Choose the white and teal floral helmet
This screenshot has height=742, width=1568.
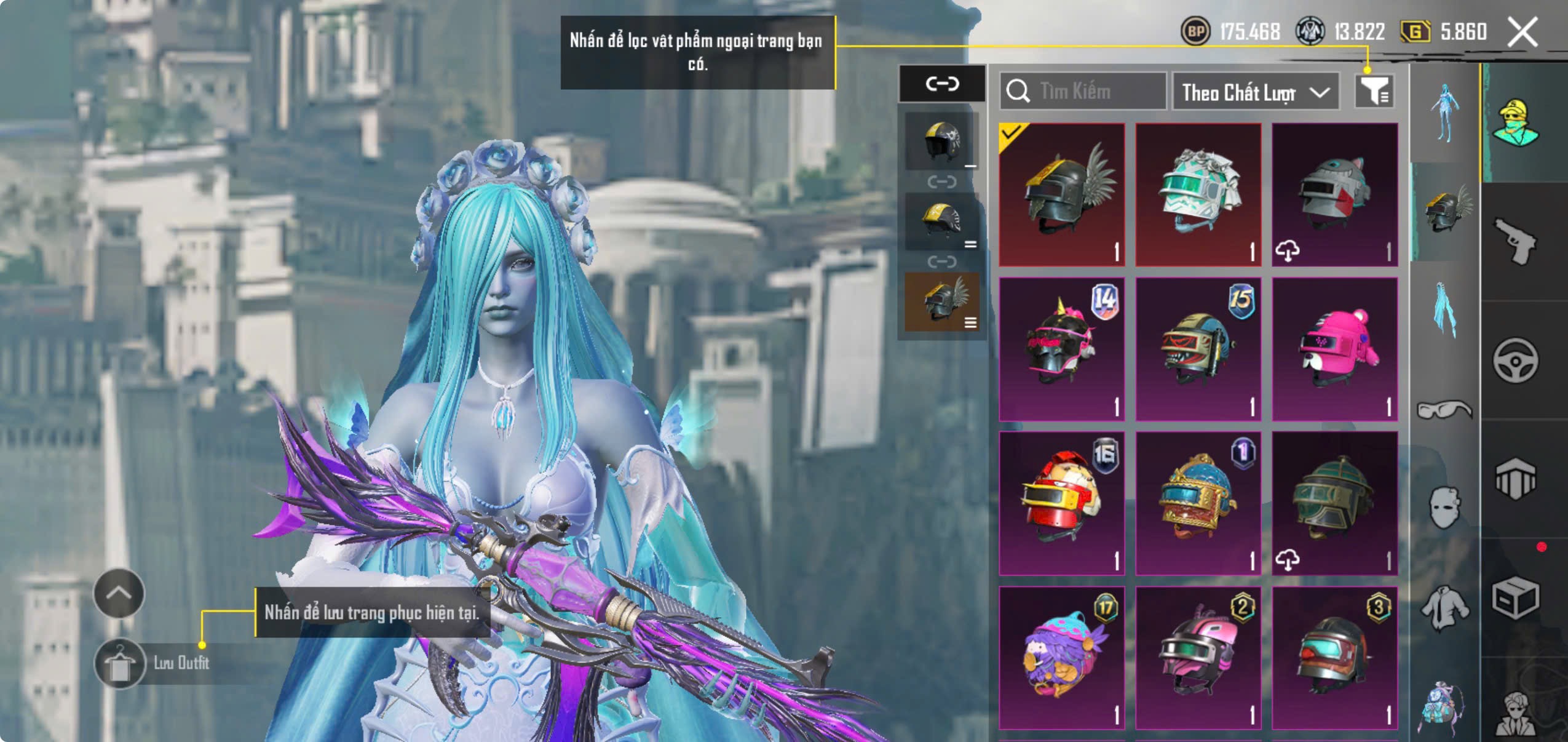1198,194
